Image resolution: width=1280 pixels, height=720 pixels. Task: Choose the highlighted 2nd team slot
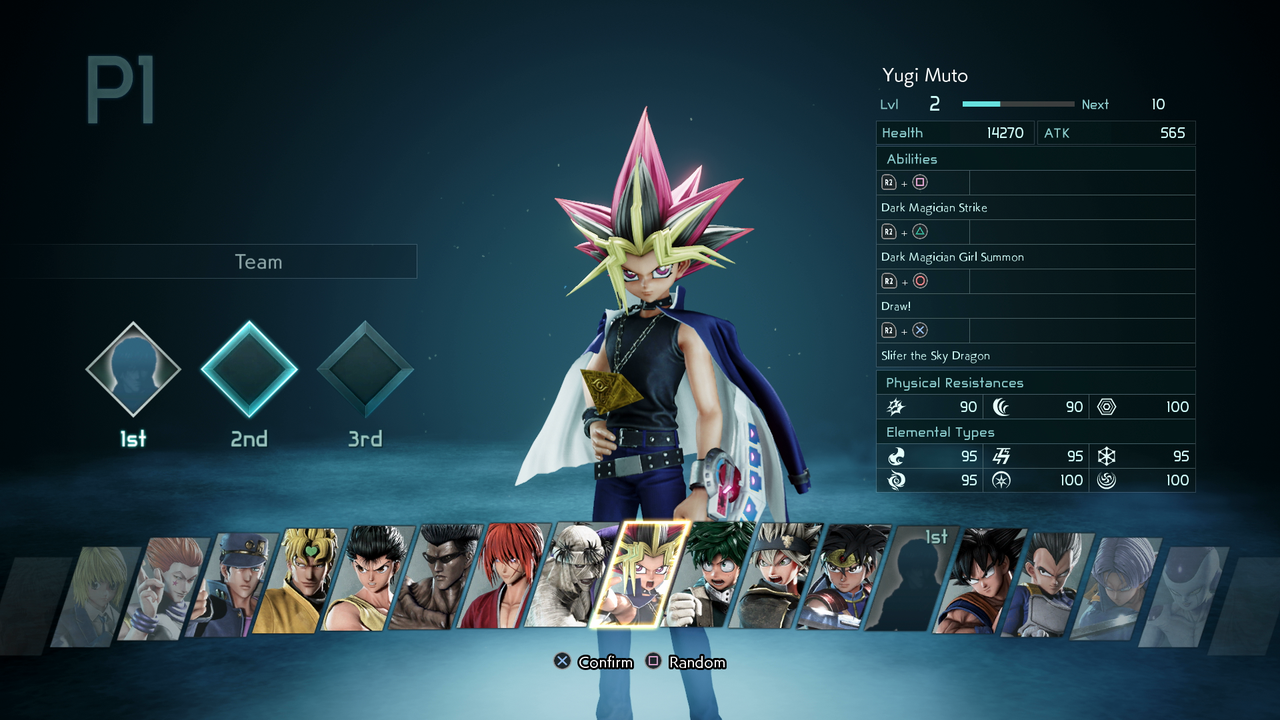(x=249, y=369)
